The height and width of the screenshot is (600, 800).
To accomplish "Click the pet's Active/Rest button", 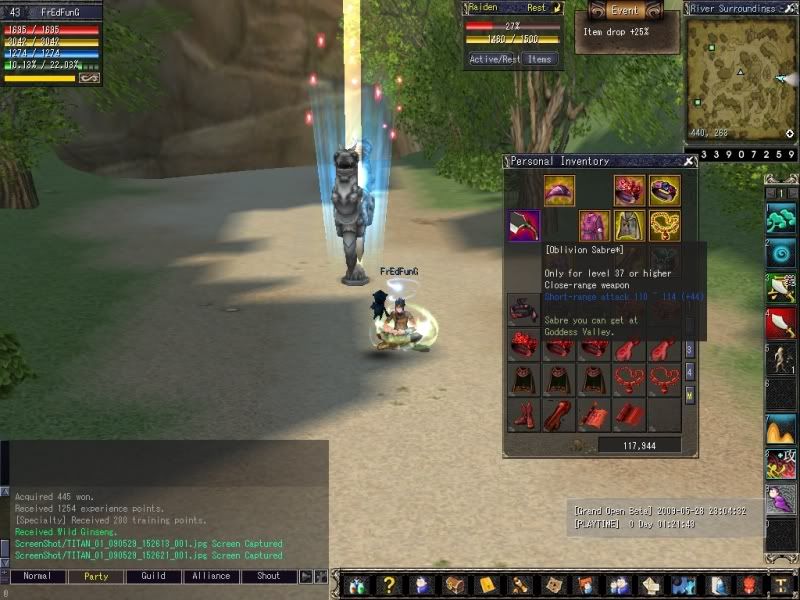I will [494, 59].
